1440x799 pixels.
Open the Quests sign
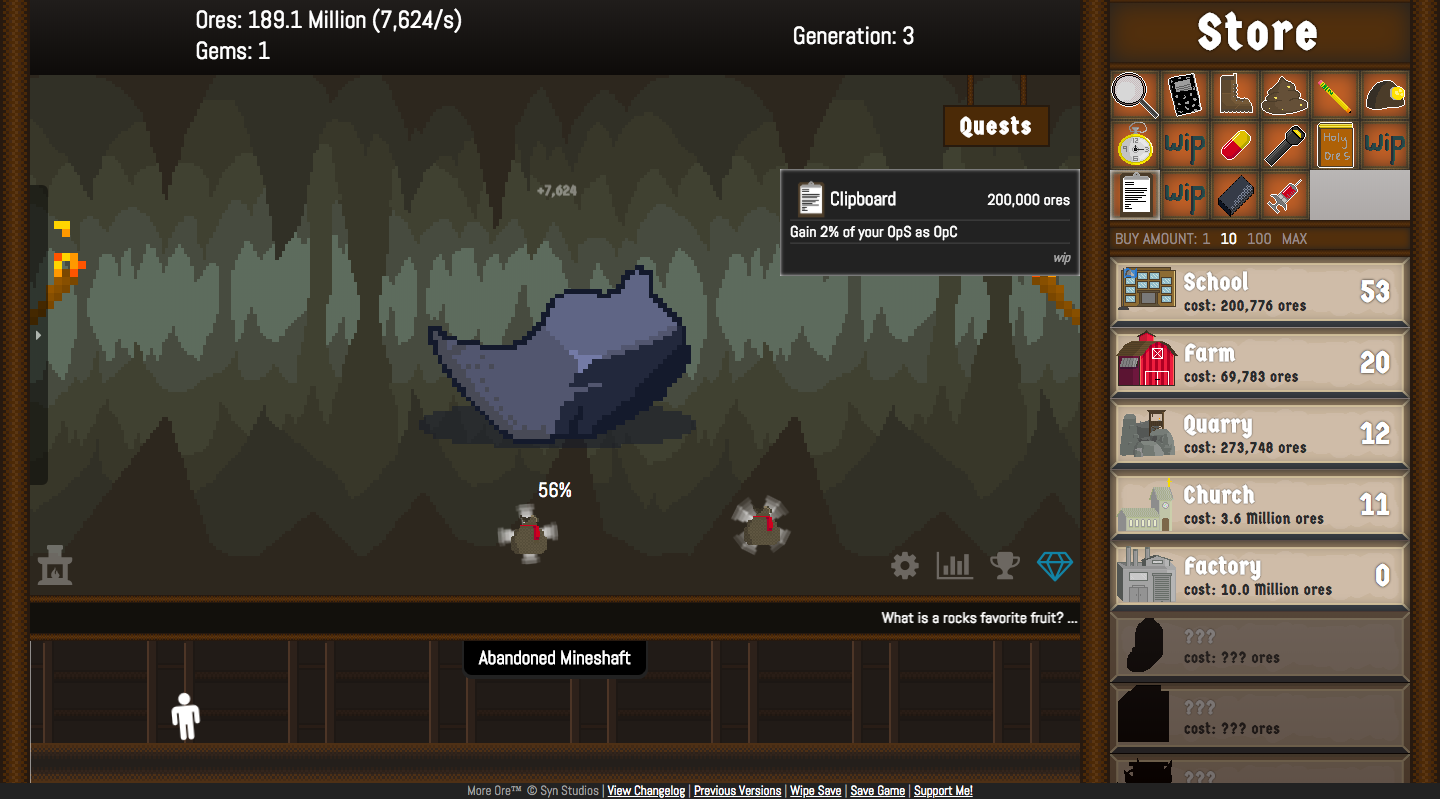pyautogui.click(x=995, y=126)
